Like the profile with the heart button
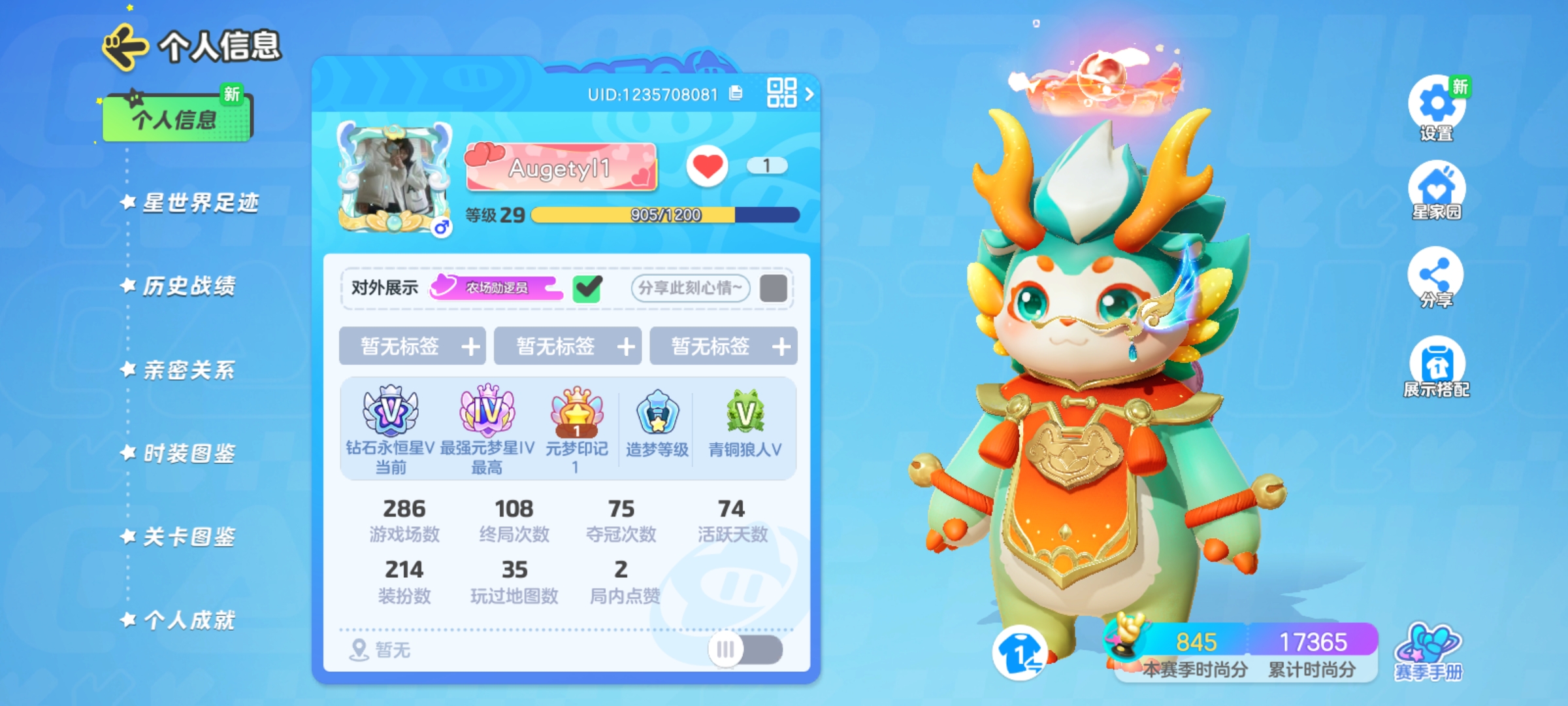This screenshot has height=706, width=1568. pyautogui.click(x=708, y=165)
